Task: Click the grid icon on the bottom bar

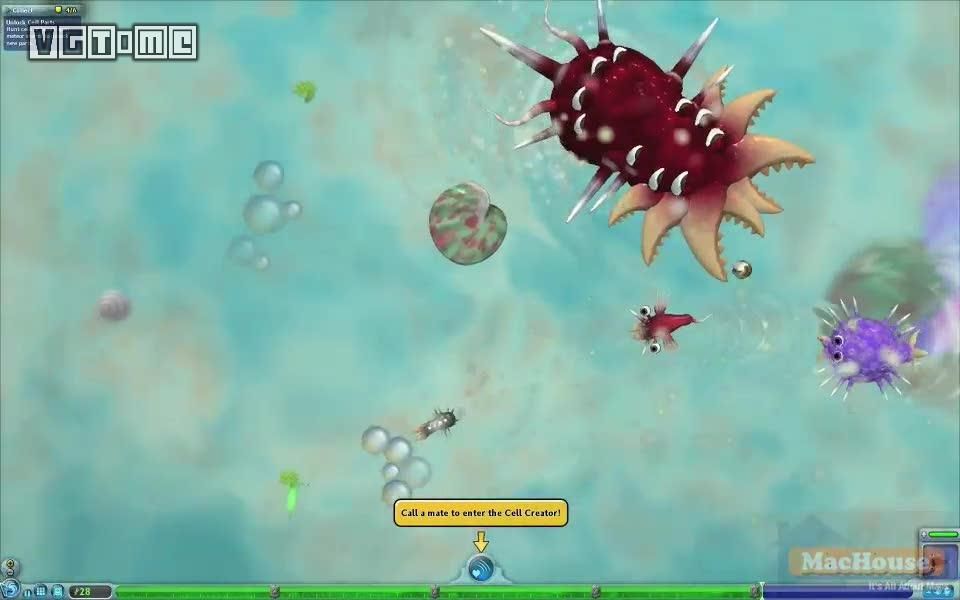Action: tap(42, 592)
